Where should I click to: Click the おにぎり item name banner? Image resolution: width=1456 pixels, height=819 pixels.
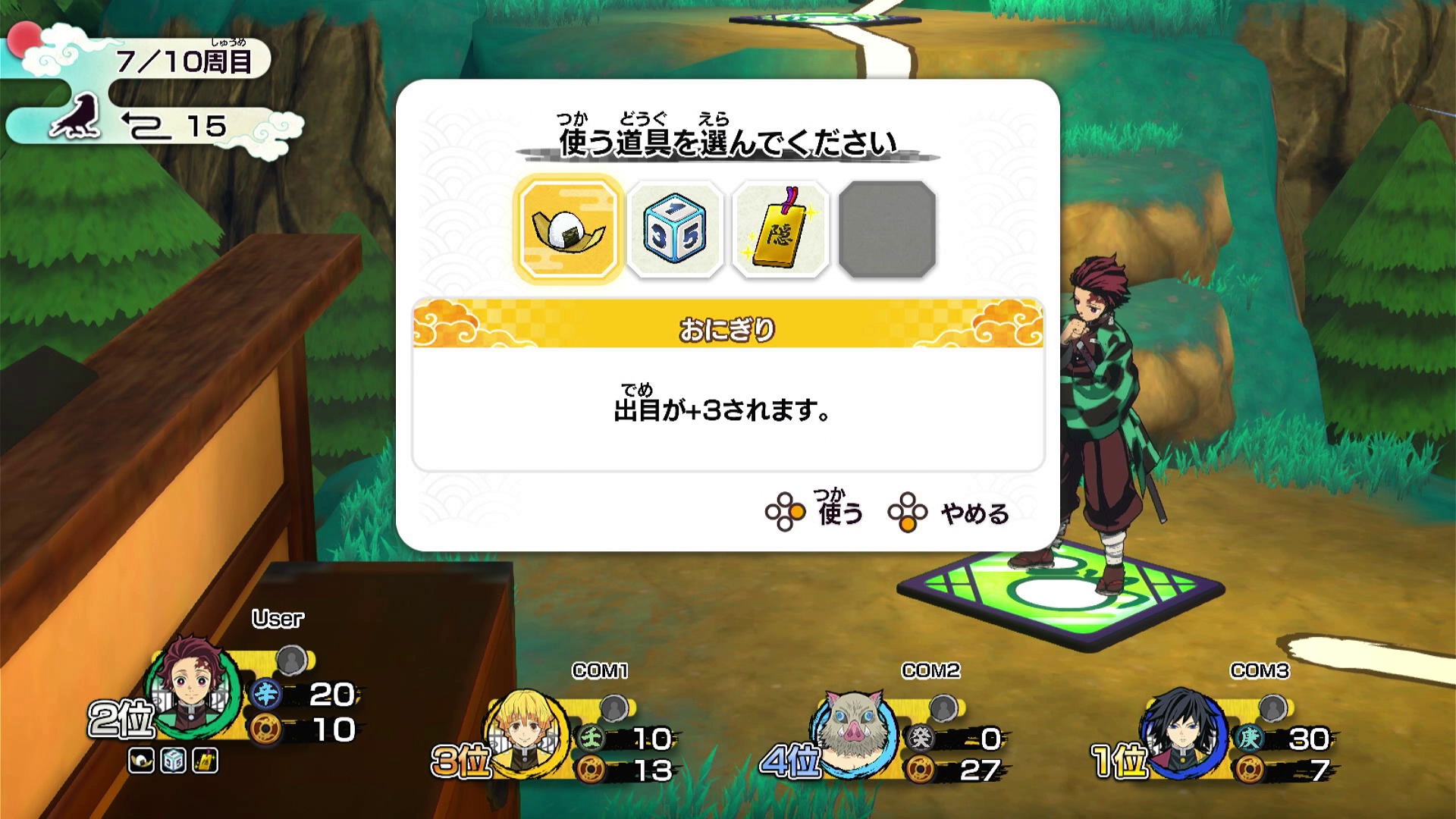tap(726, 328)
